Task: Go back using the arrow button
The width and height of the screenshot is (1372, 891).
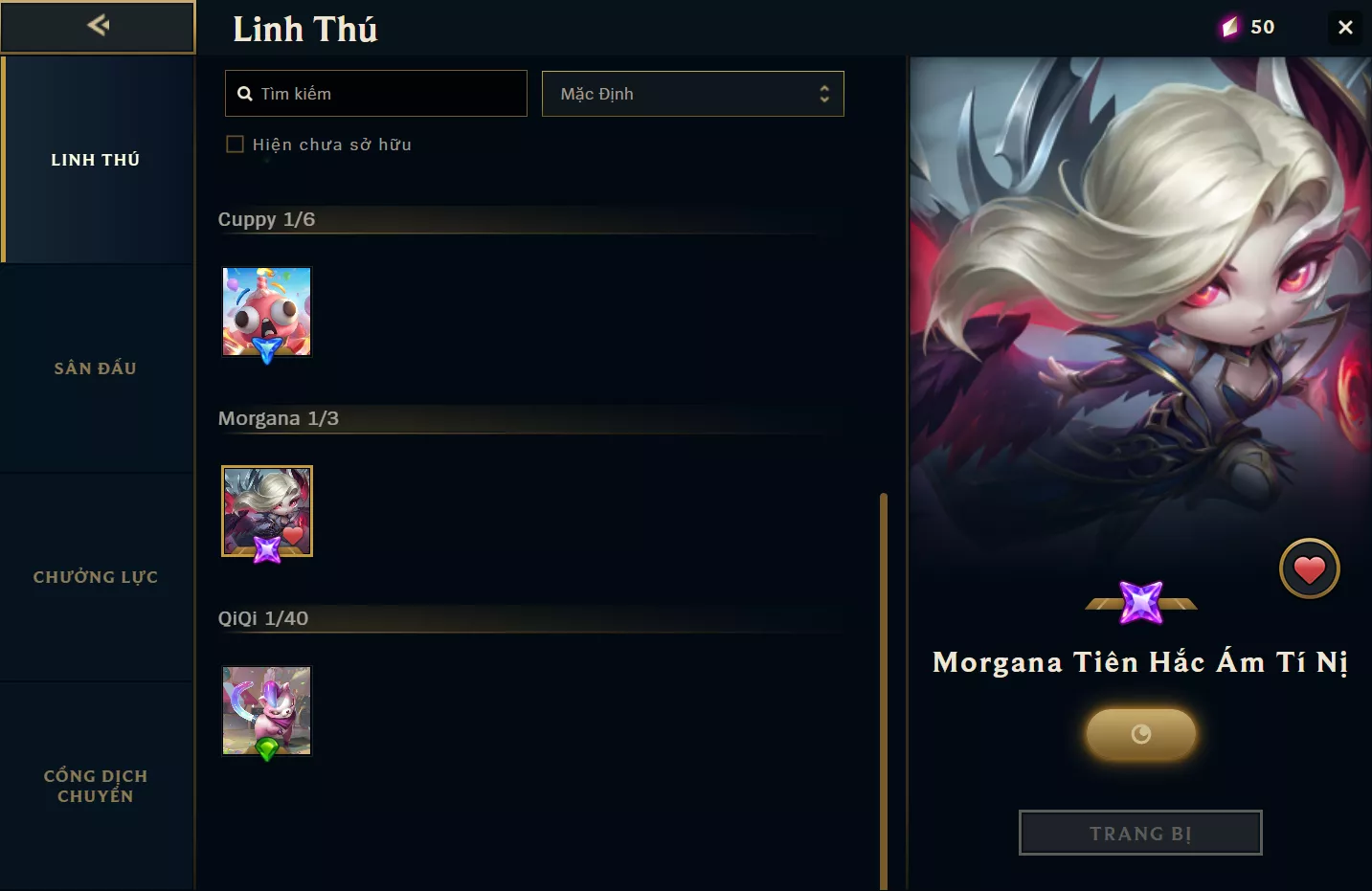Action: click(98, 26)
